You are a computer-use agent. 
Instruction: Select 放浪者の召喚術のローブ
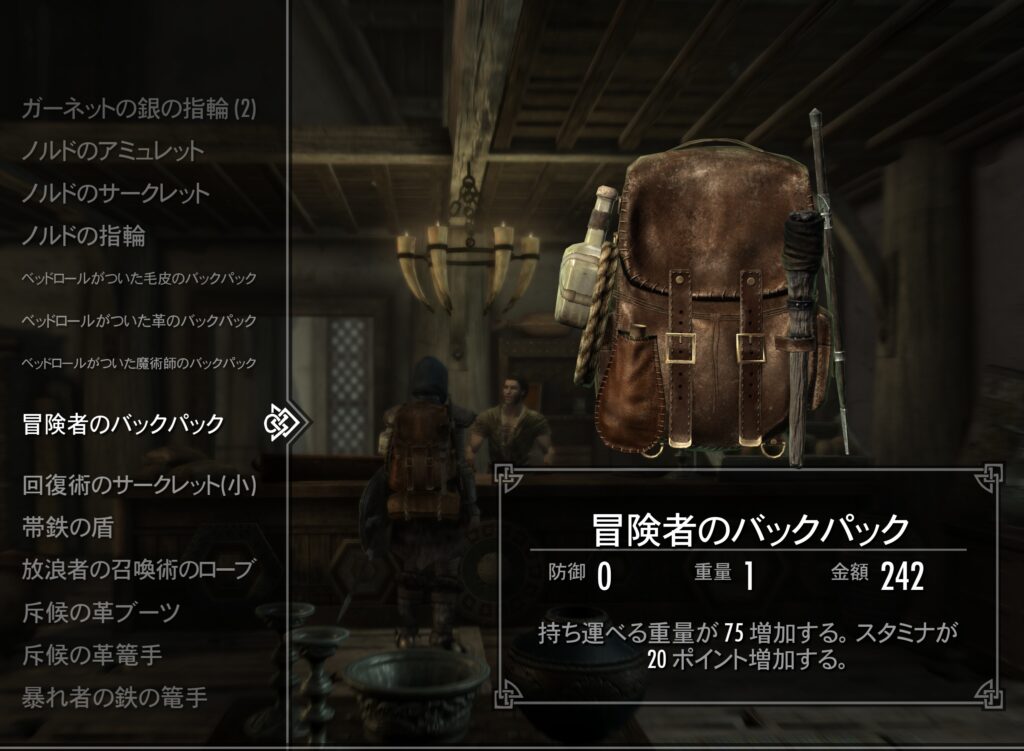pyautogui.click(x=137, y=570)
